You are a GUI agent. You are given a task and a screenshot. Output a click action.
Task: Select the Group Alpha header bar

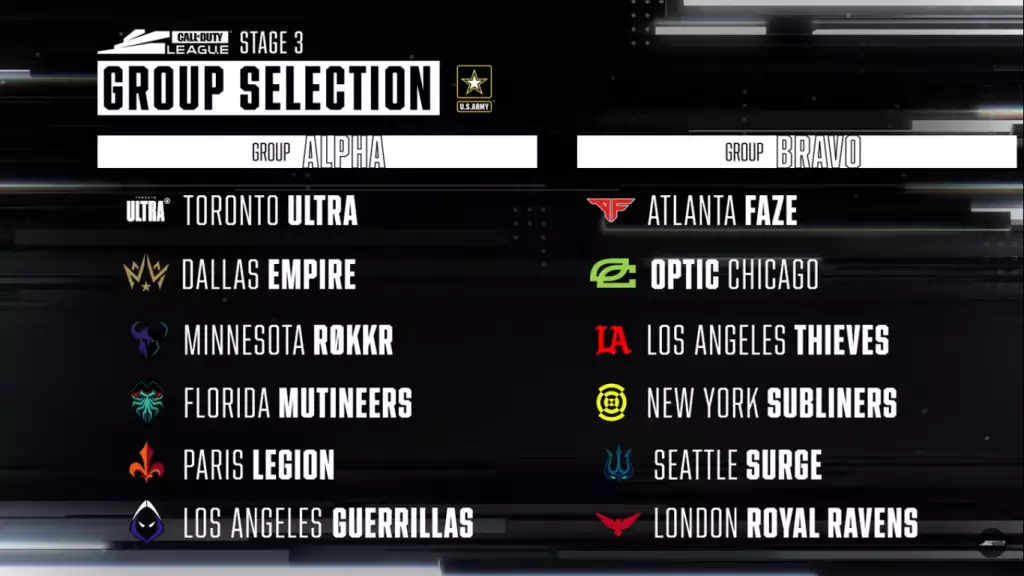pos(317,152)
